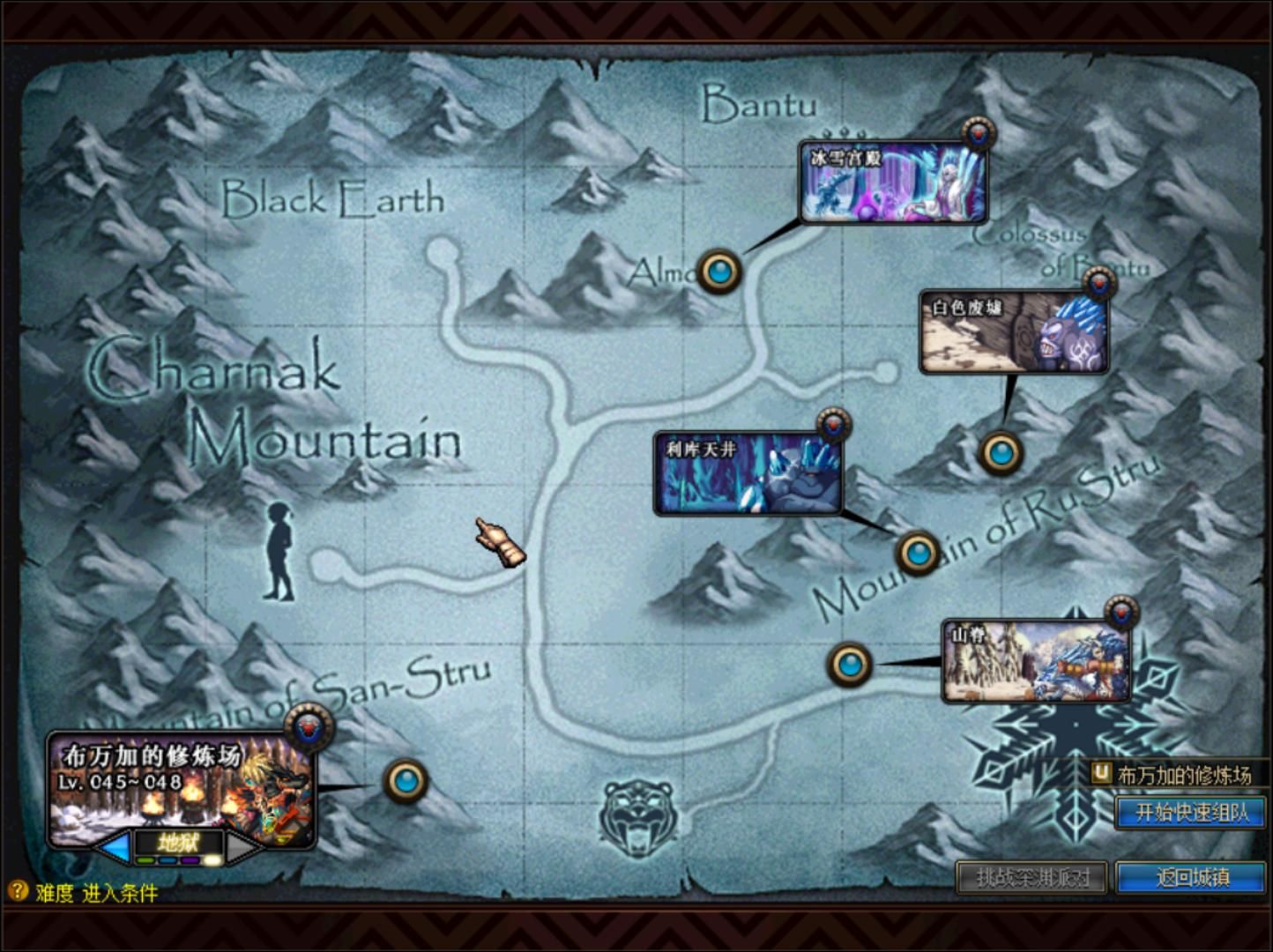Screen dimensions: 1273x952
Task: Click the blue map node for 白色废墟
Action: [1001, 453]
